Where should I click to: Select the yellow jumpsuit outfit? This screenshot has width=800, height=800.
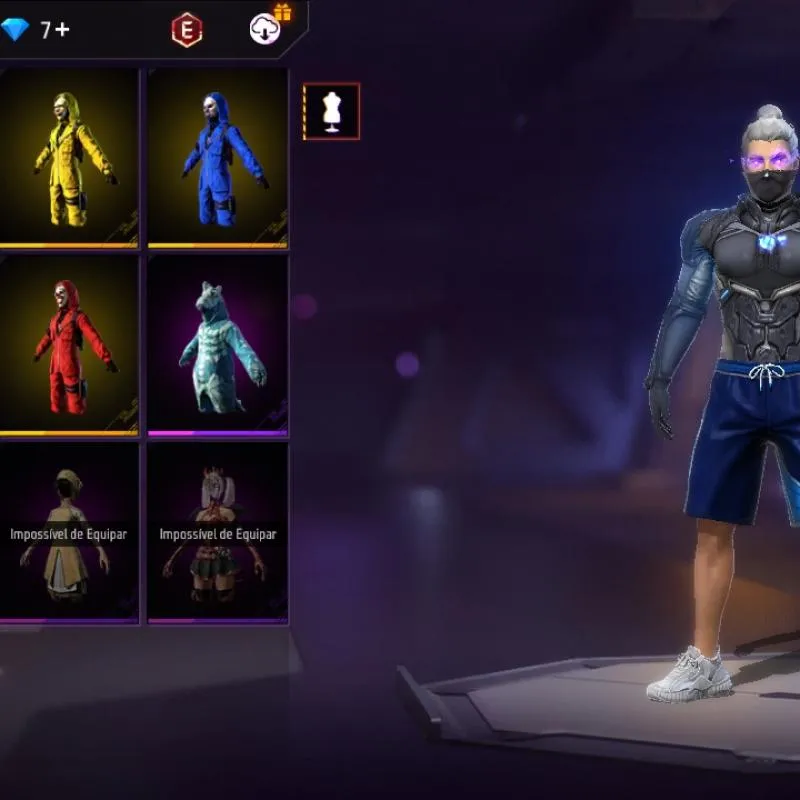click(x=68, y=157)
